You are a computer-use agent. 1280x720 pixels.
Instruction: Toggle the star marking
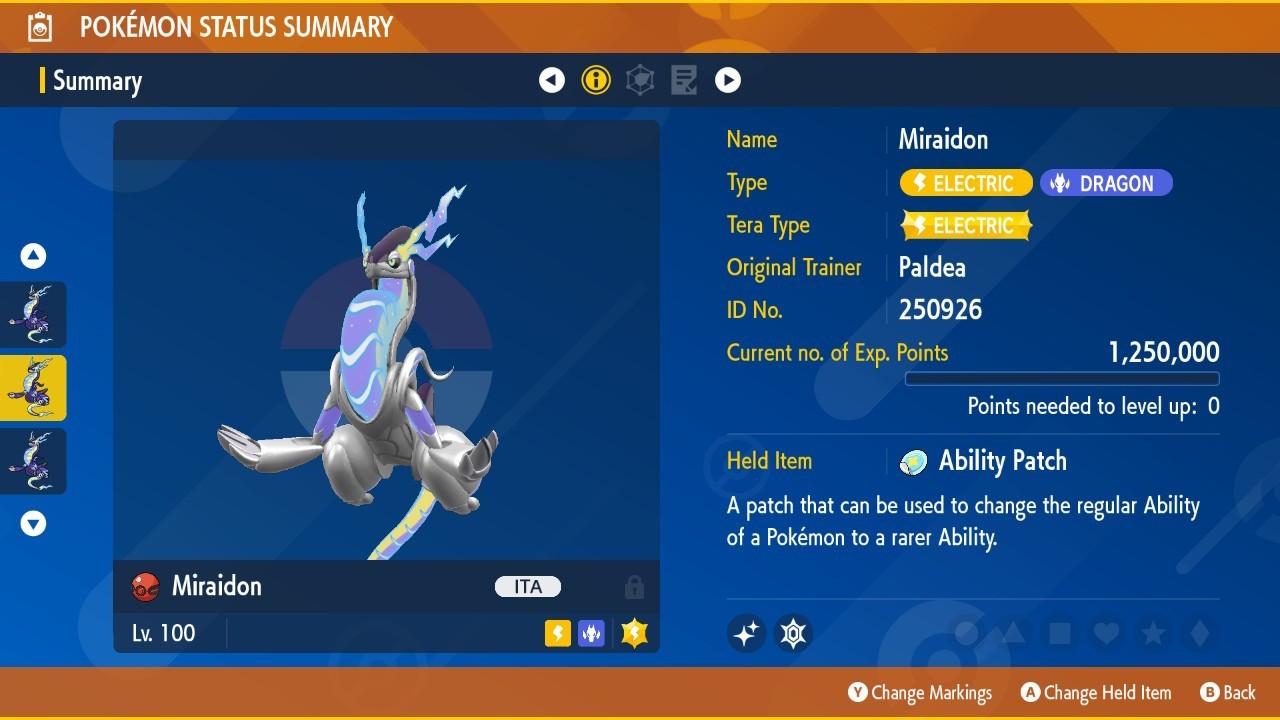pyautogui.click(x=1152, y=633)
